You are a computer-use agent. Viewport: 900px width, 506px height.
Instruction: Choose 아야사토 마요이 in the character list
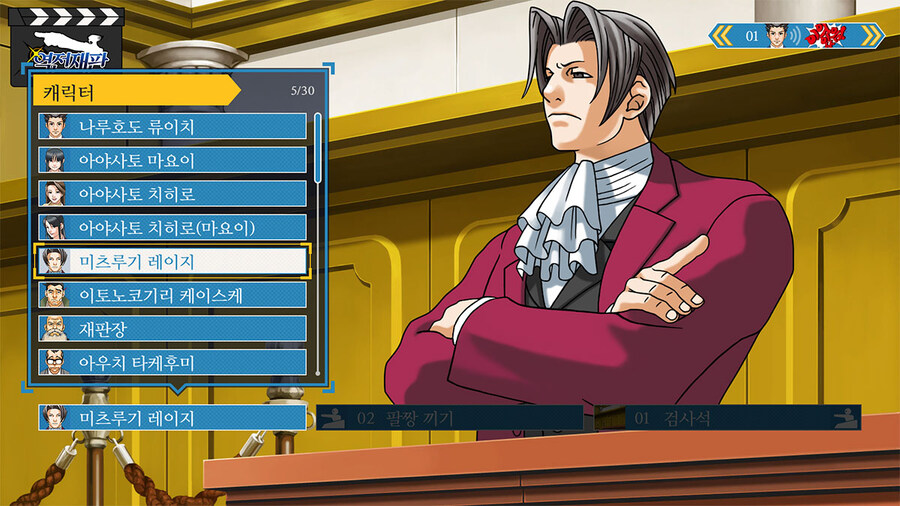click(x=172, y=160)
